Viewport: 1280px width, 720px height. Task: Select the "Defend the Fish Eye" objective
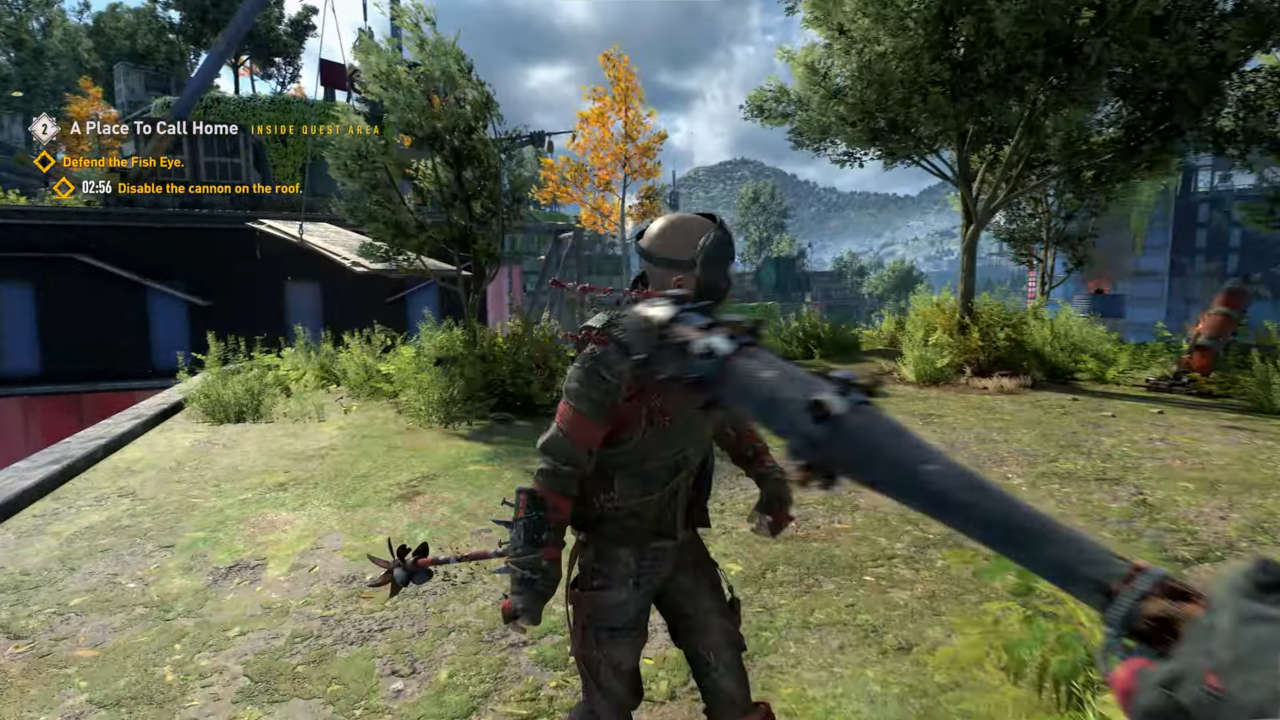123,162
